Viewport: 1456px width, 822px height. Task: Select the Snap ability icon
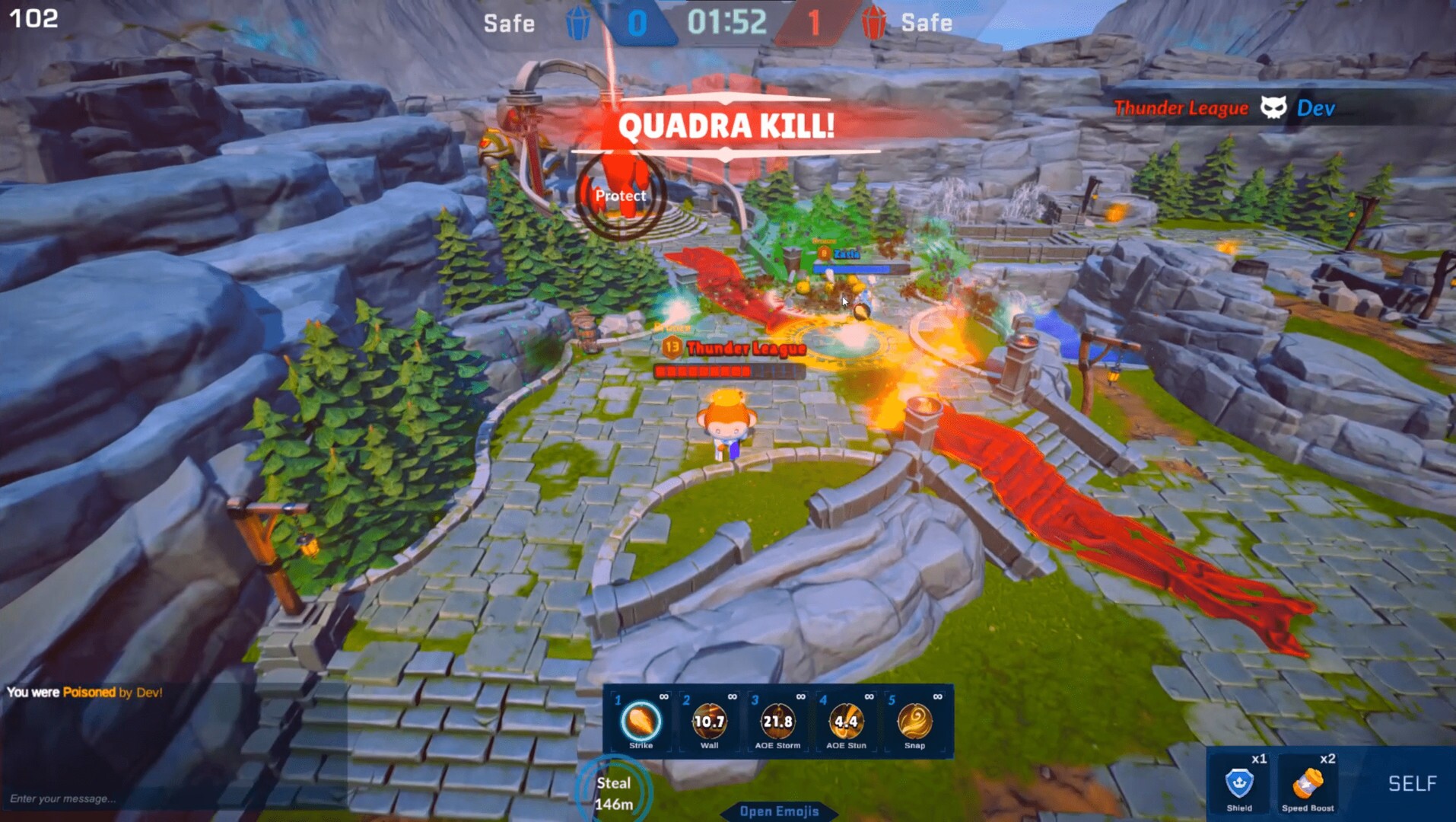914,722
